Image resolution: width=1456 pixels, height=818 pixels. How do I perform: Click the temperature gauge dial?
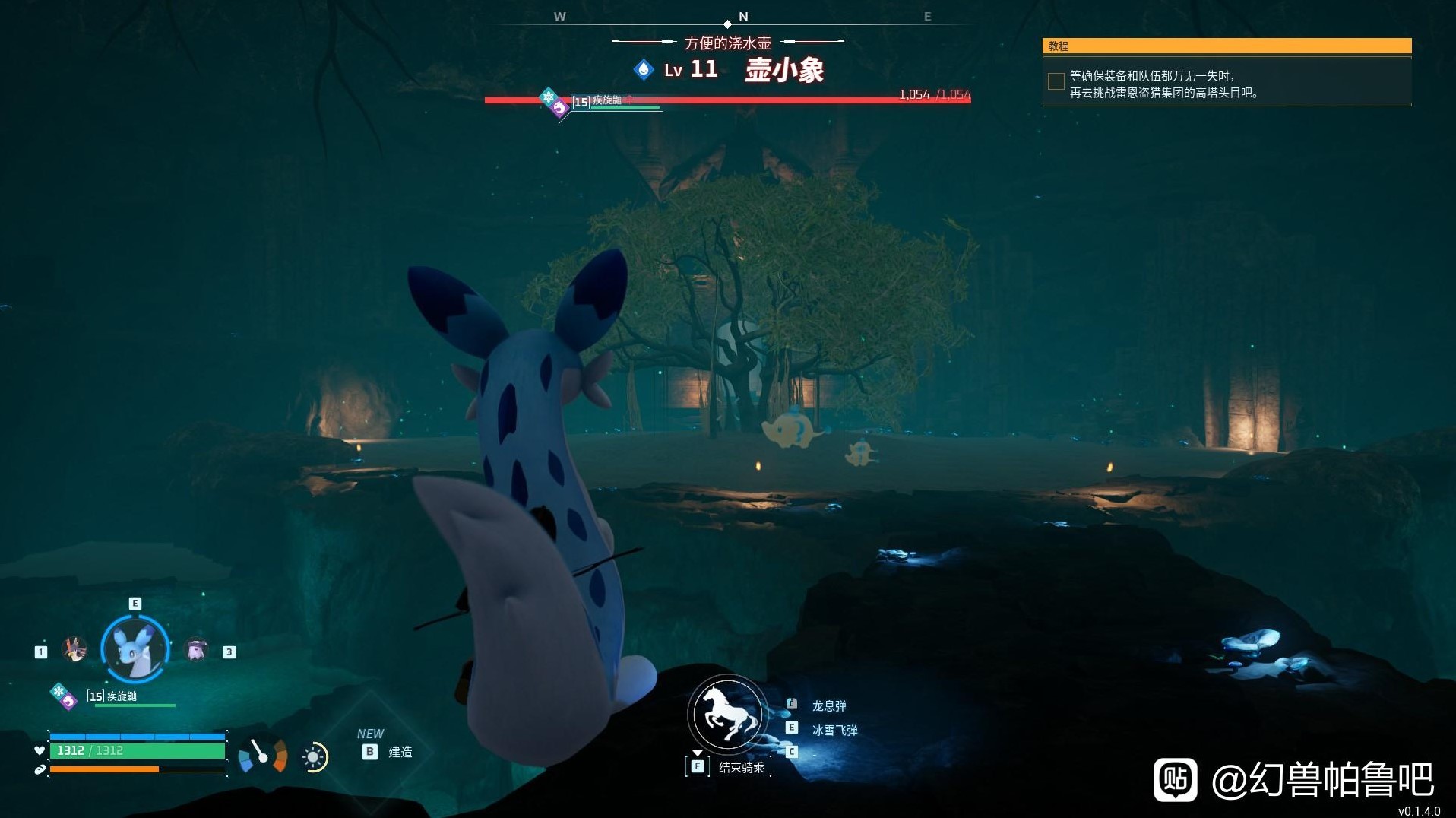tap(263, 755)
